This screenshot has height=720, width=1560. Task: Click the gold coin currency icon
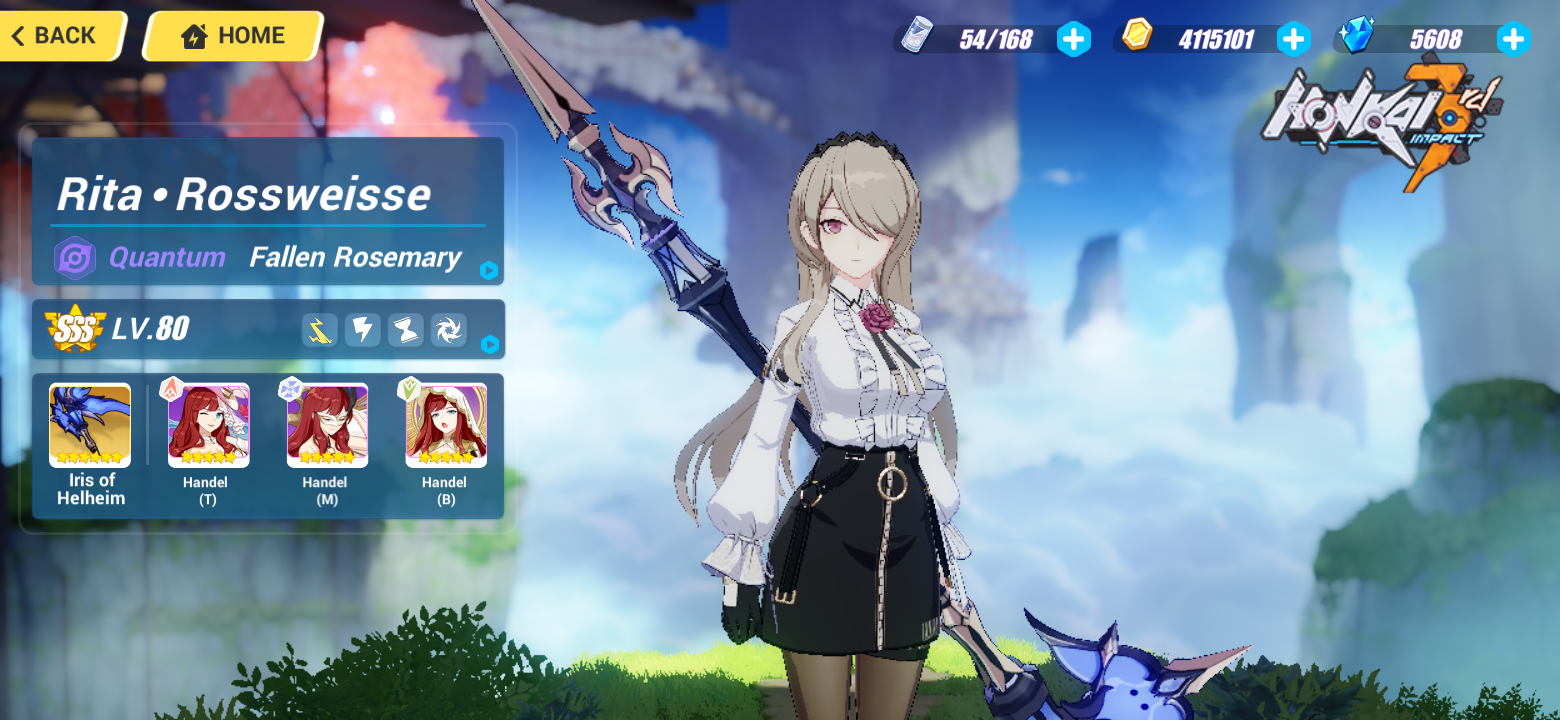coord(1134,38)
